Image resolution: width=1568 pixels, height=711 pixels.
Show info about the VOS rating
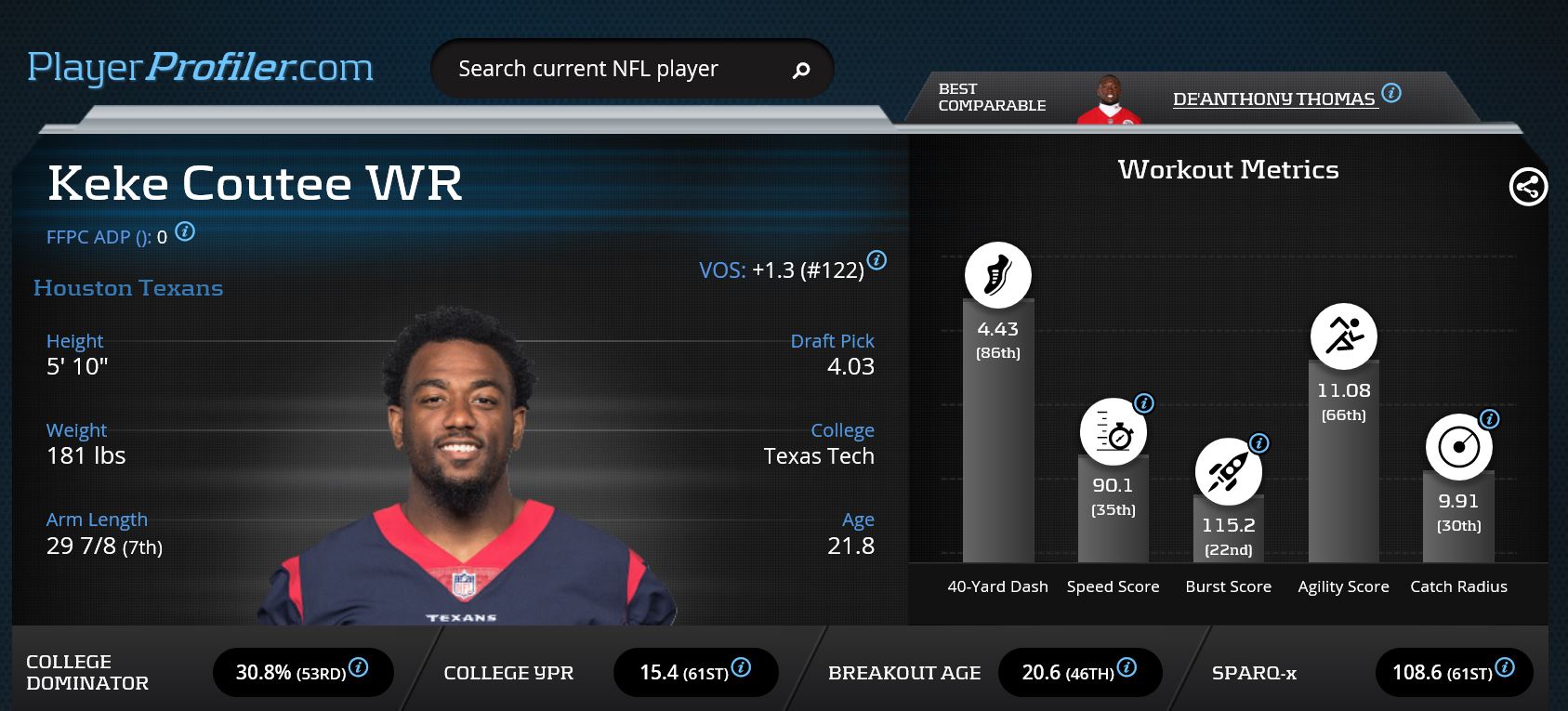click(x=876, y=260)
